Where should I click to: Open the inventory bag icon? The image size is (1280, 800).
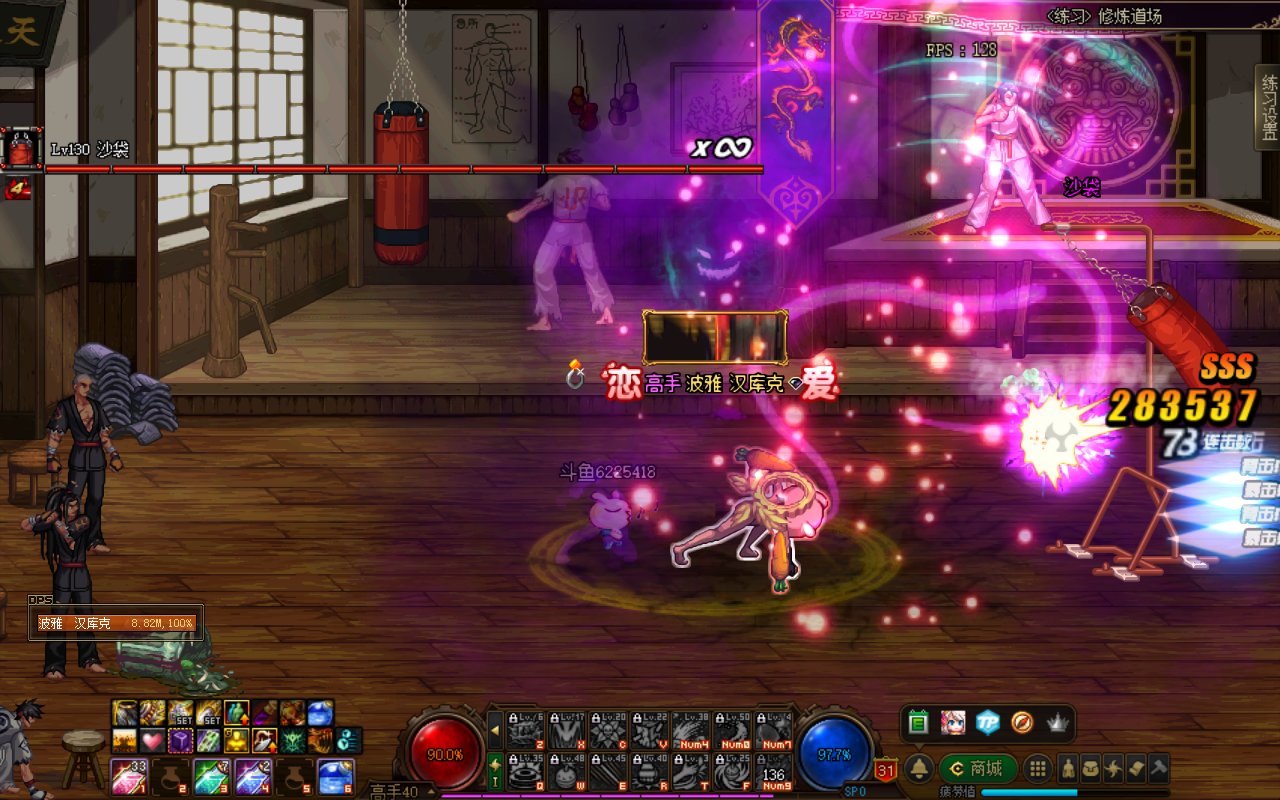click(1091, 767)
